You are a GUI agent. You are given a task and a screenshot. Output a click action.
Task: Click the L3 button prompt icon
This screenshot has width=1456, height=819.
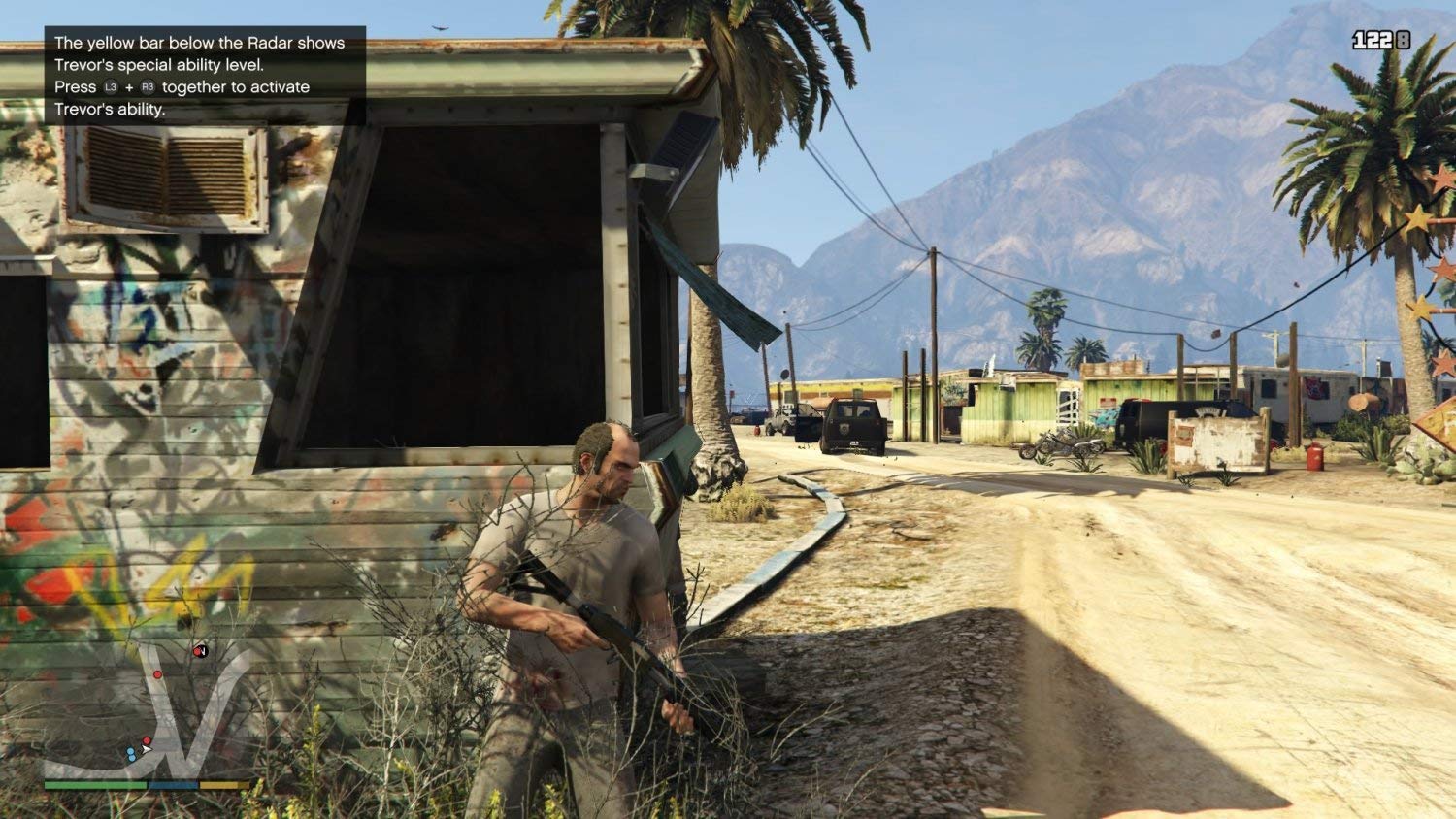(111, 86)
